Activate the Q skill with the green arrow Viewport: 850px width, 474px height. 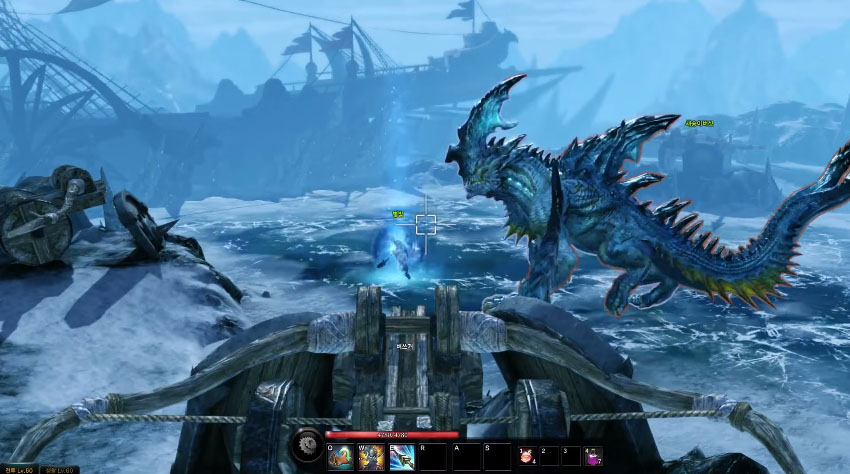point(340,457)
